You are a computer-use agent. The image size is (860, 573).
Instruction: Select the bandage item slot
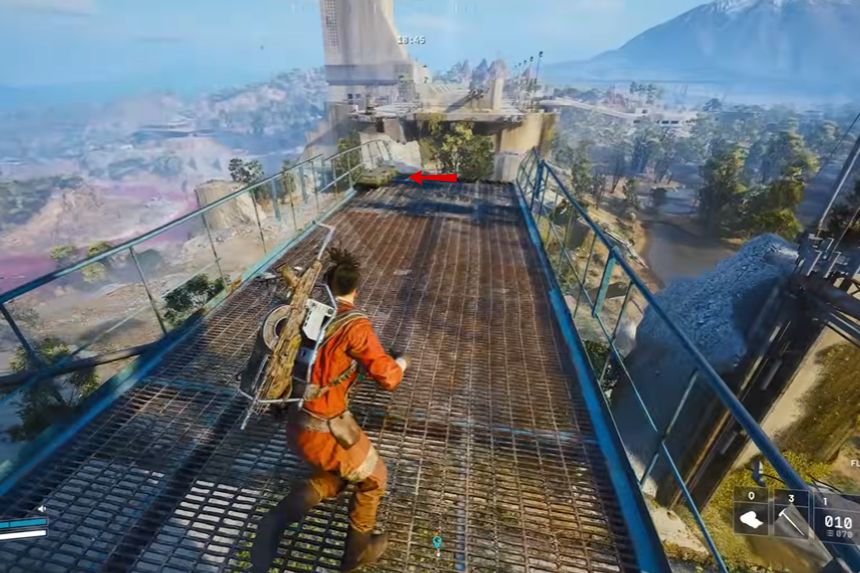(x=752, y=518)
